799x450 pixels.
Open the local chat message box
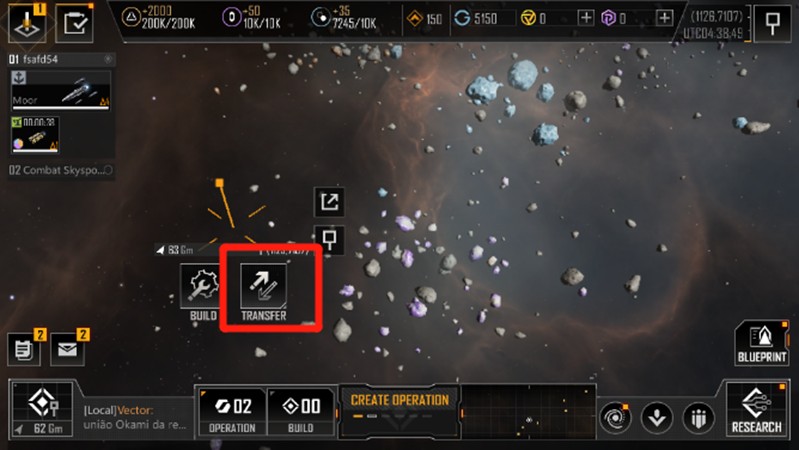[130, 417]
